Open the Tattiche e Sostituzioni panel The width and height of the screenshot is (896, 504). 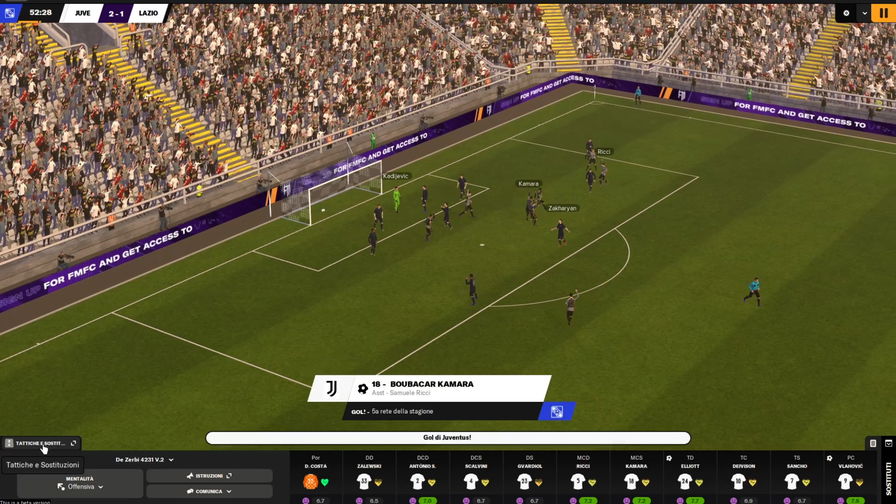point(41,443)
